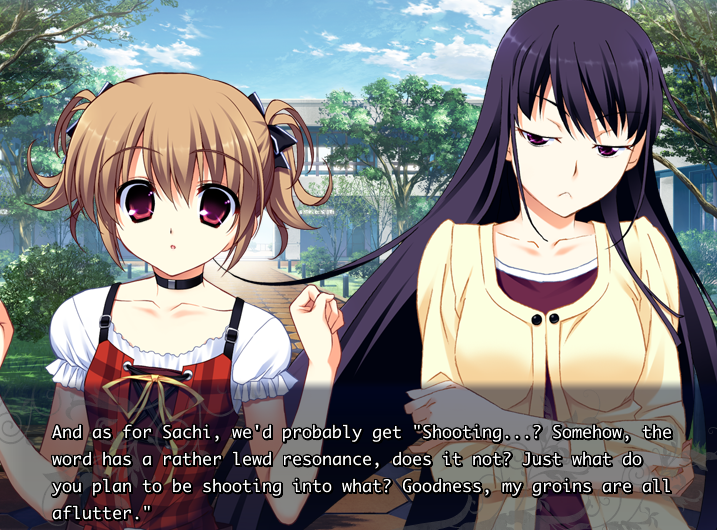The image size is (717, 530).
Task: Click the dialogue text box to continue
Action: pyautogui.click(x=358, y=462)
